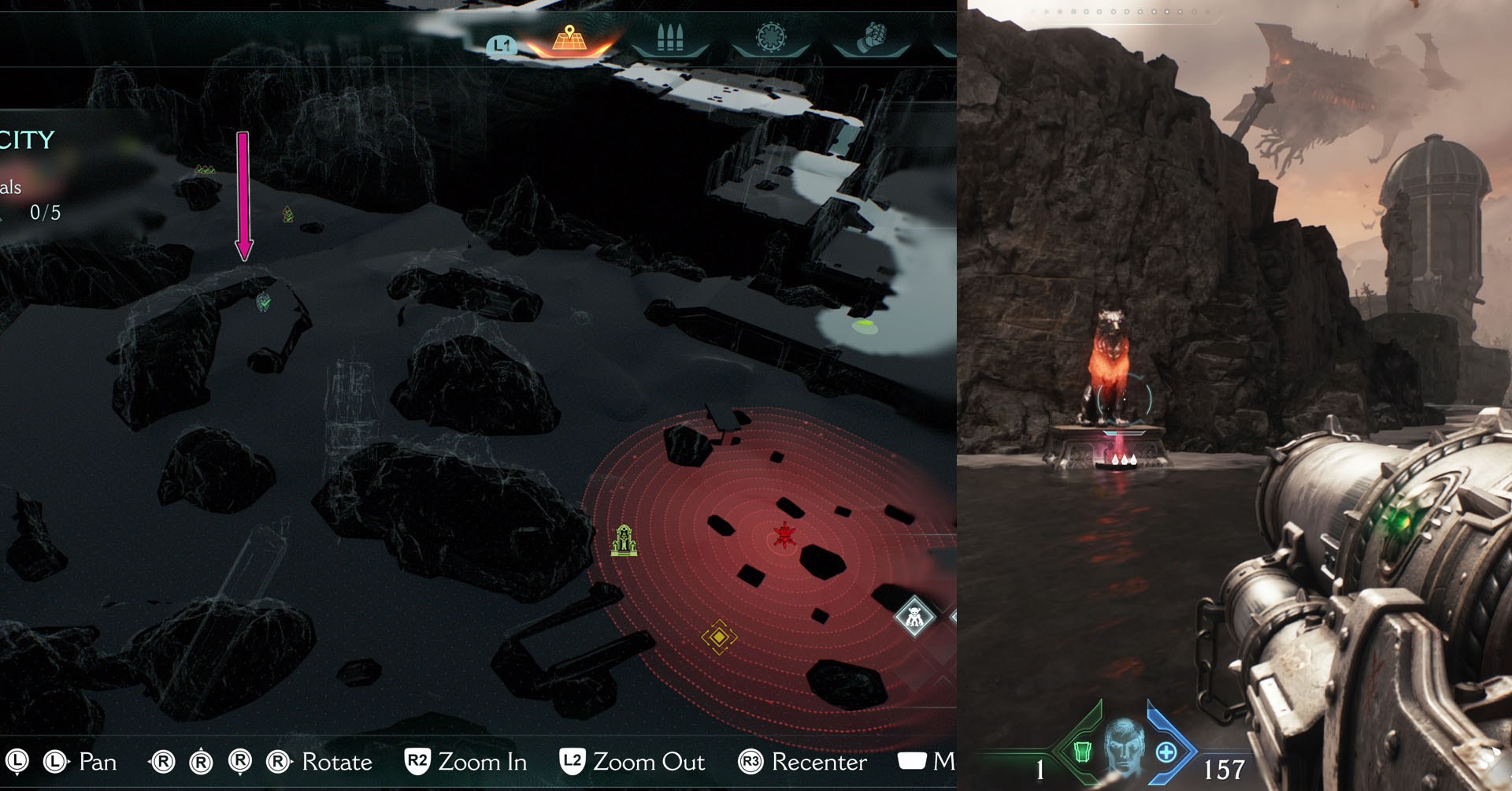
Task: Select the orange map tab
Action: 569,39
